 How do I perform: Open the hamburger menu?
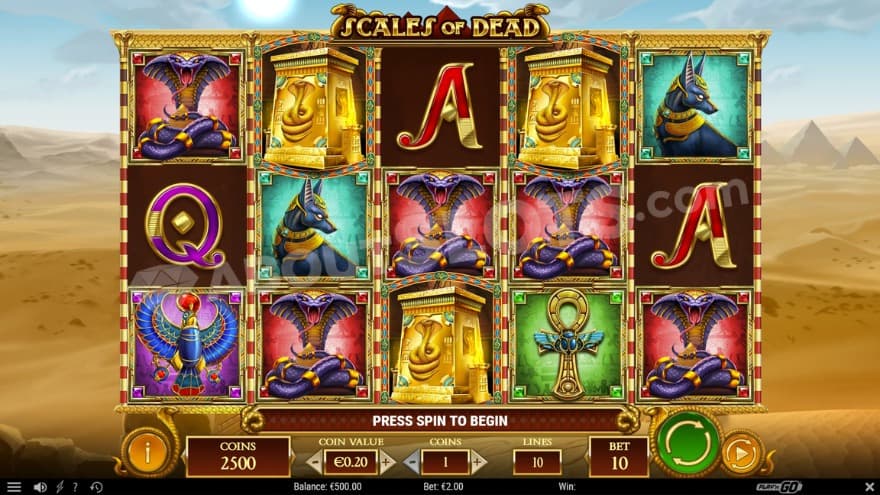[x=14, y=487]
